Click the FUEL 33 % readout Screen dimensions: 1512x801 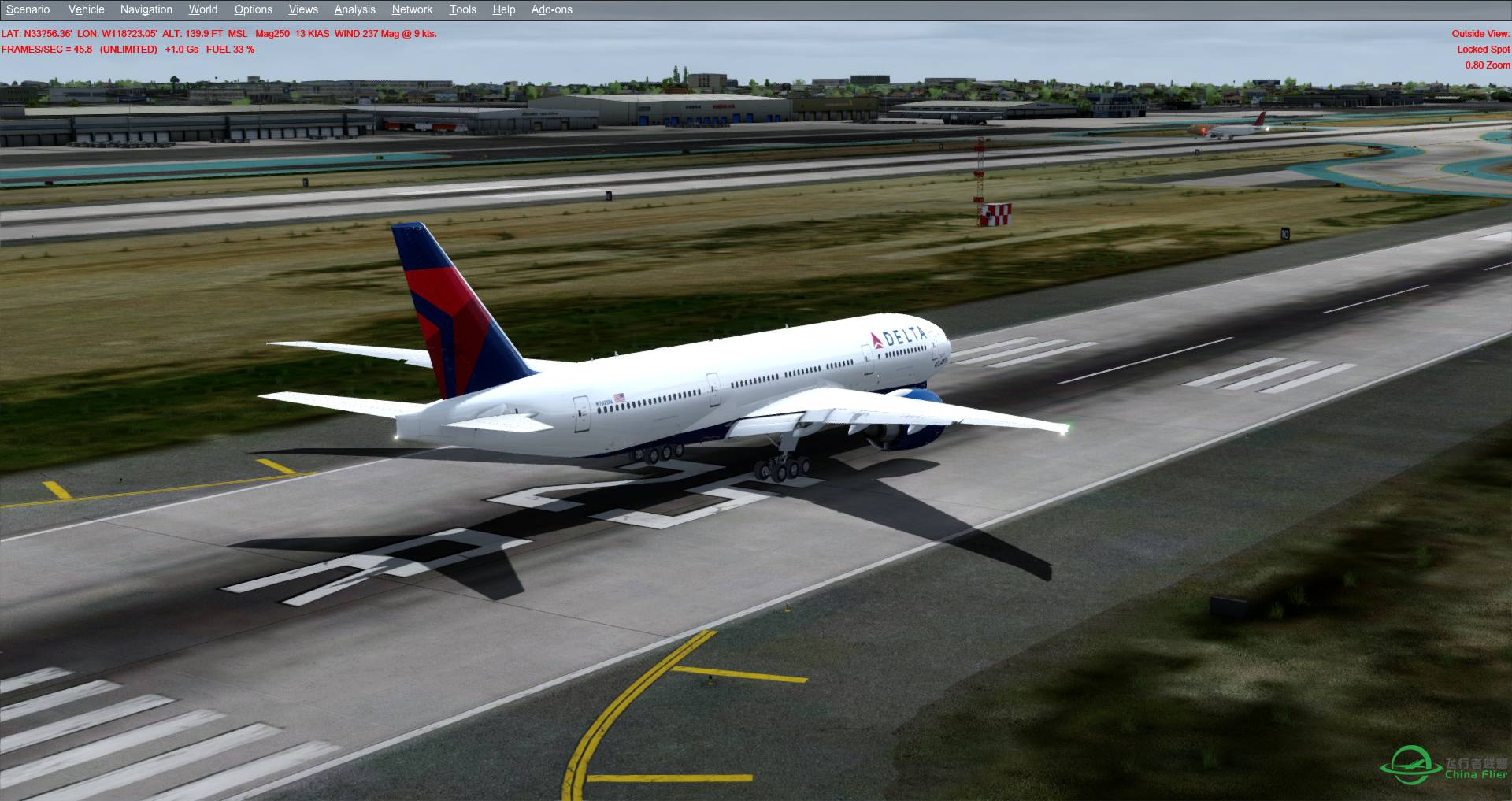pyautogui.click(x=229, y=49)
